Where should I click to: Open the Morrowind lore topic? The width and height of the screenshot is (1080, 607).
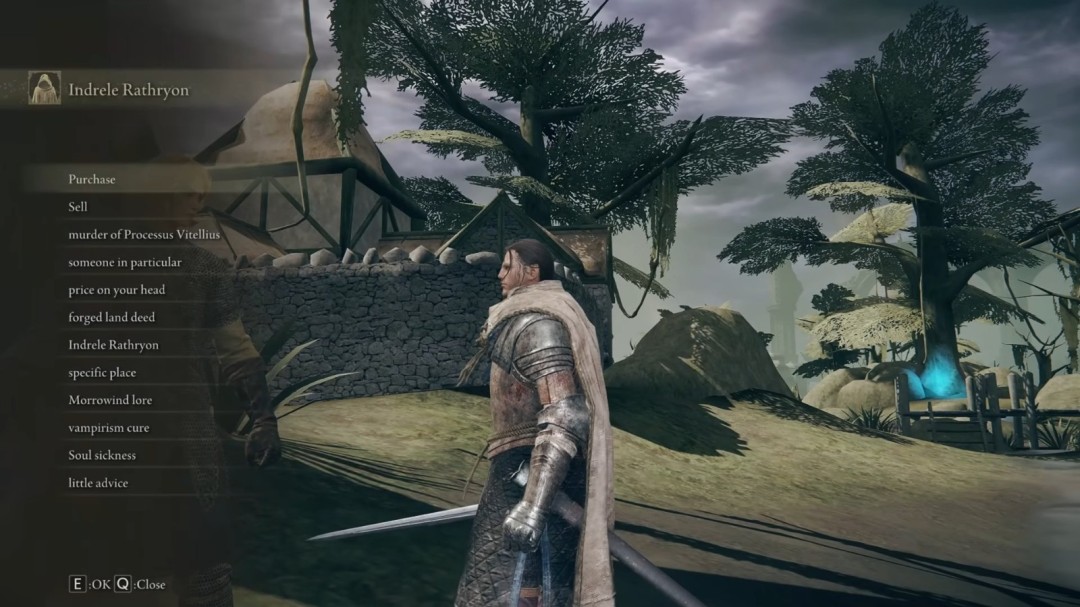[110, 400]
